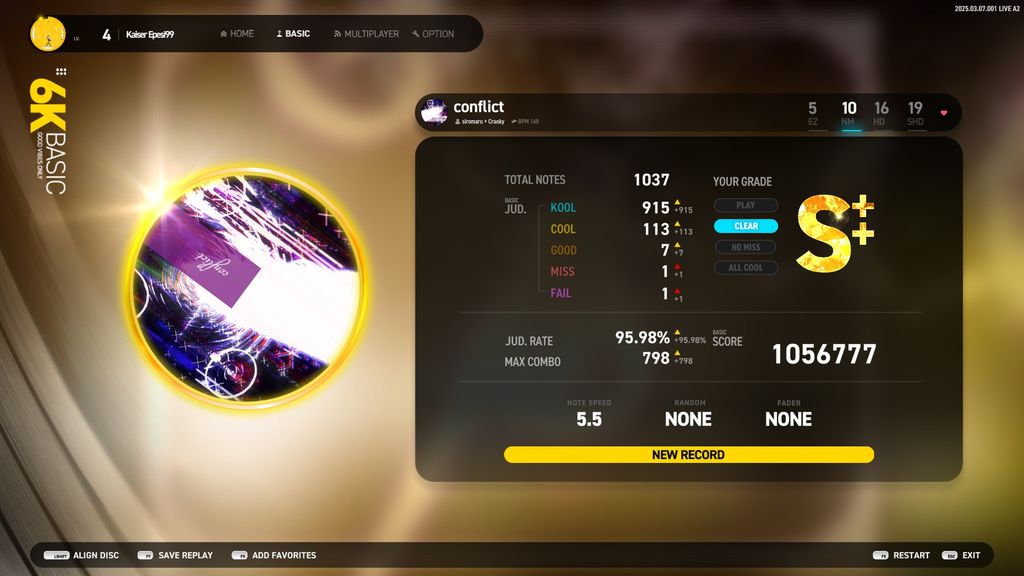Viewport: 1024px width, 576px height.
Task: Open the MULTIPLAYER menu
Action: pyautogui.click(x=366, y=34)
